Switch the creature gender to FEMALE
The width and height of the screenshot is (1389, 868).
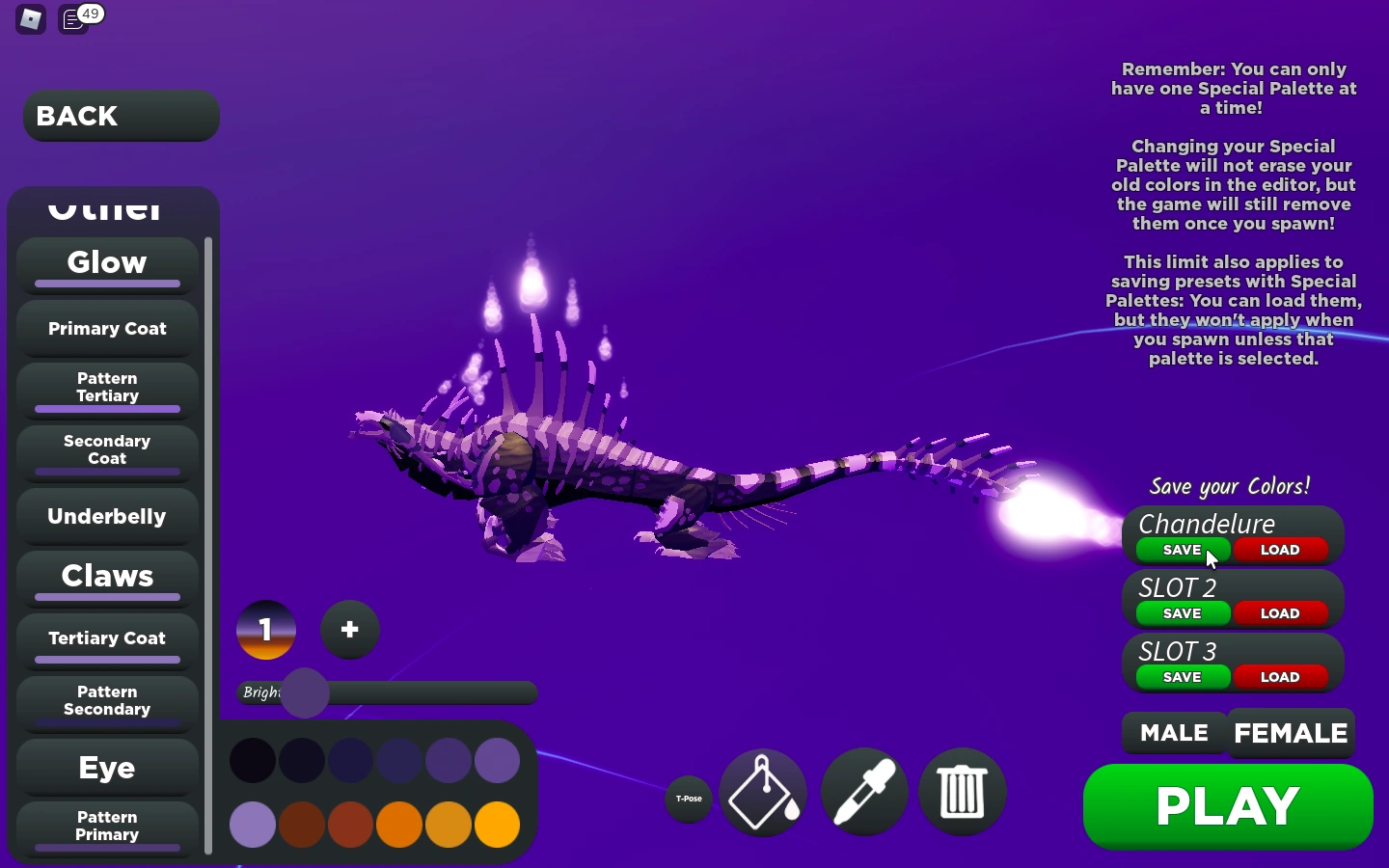coord(1290,732)
